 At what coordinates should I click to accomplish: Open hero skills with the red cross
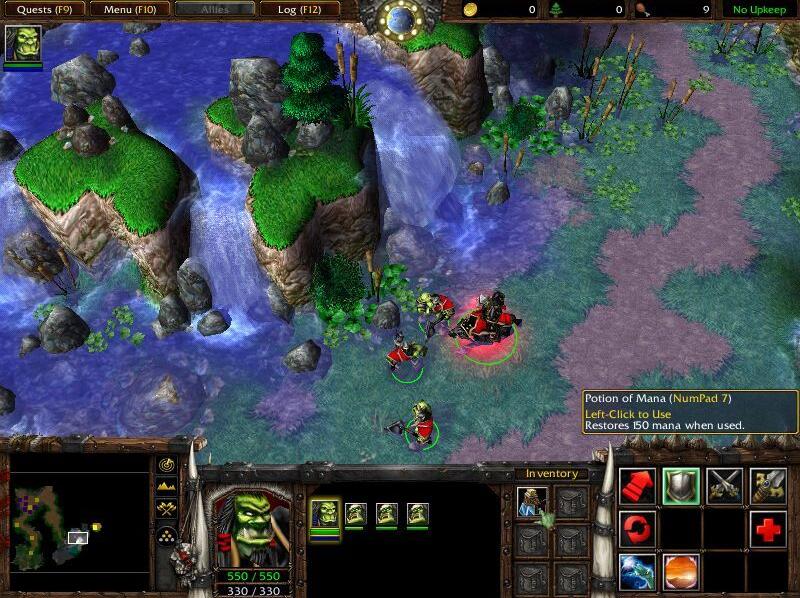click(768, 528)
